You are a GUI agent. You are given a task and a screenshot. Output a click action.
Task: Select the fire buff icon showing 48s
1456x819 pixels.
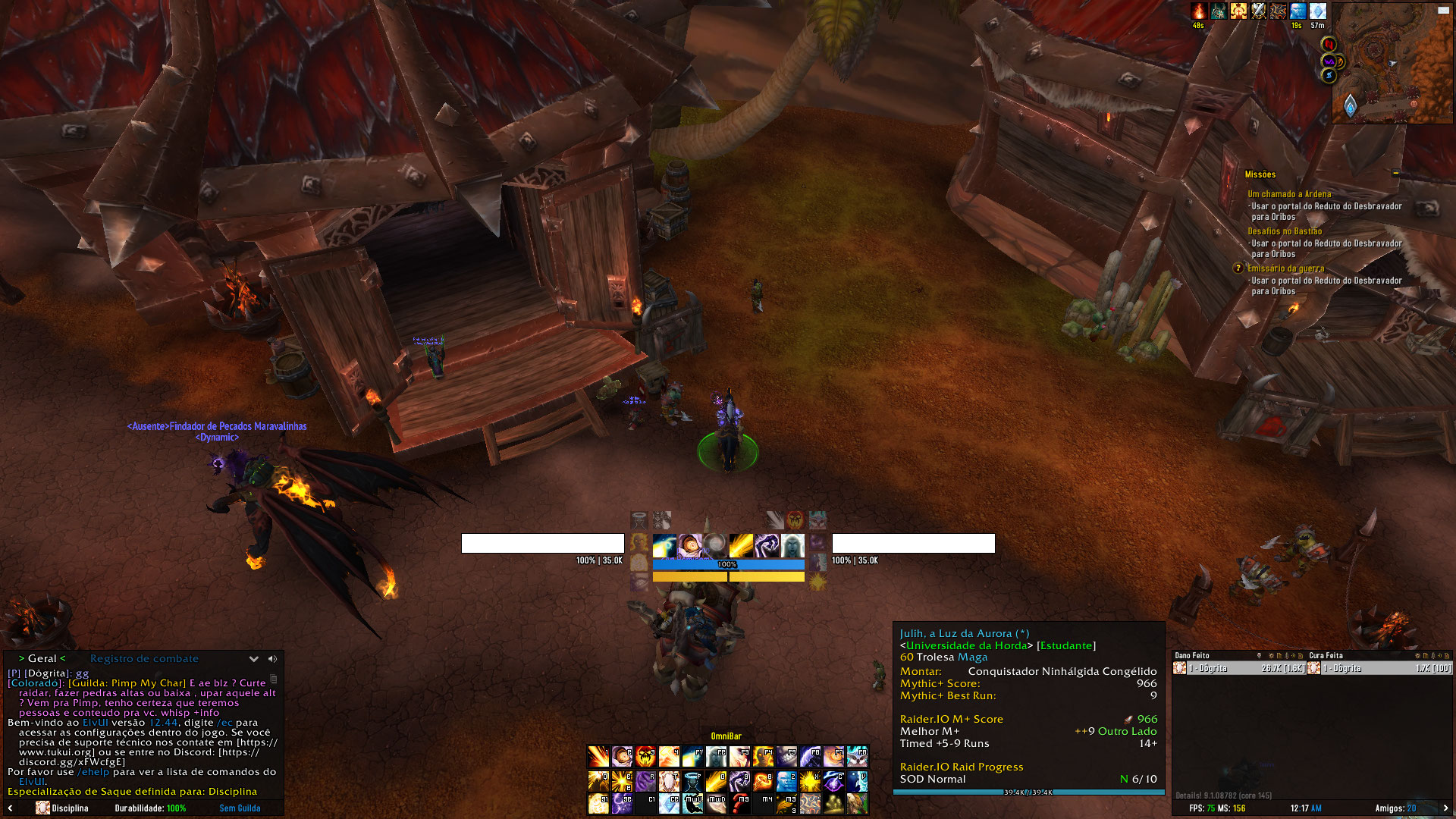[x=1198, y=11]
